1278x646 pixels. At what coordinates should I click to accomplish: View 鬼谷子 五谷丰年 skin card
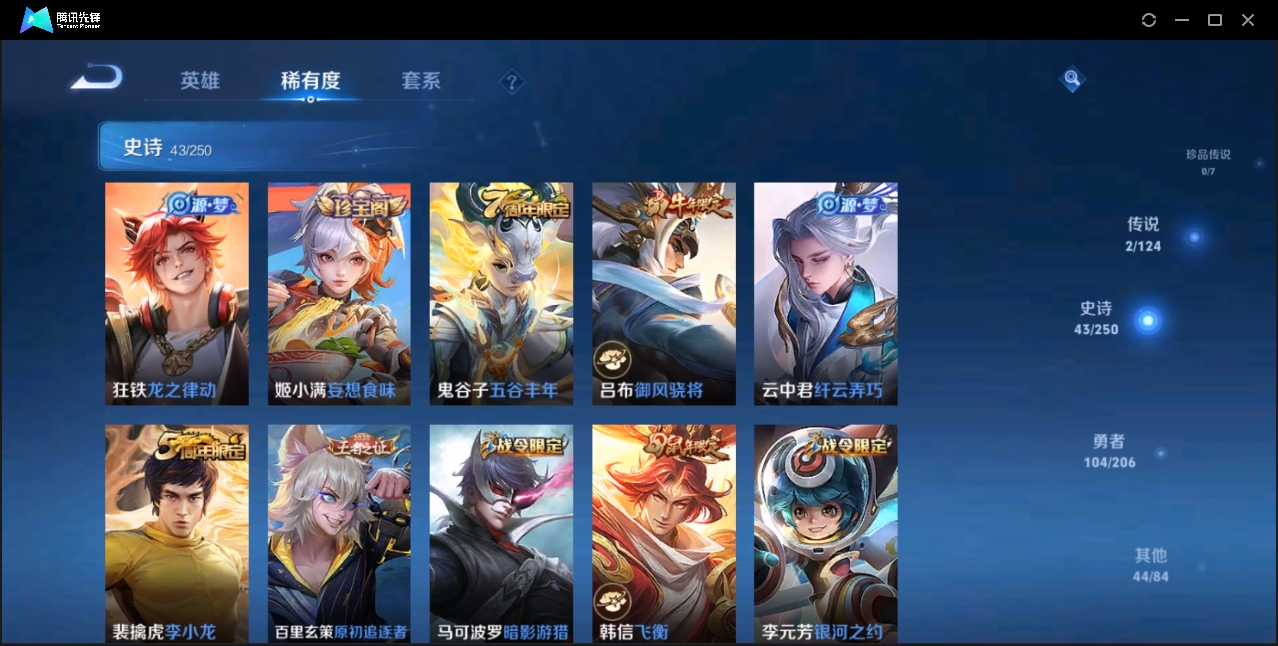point(501,293)
